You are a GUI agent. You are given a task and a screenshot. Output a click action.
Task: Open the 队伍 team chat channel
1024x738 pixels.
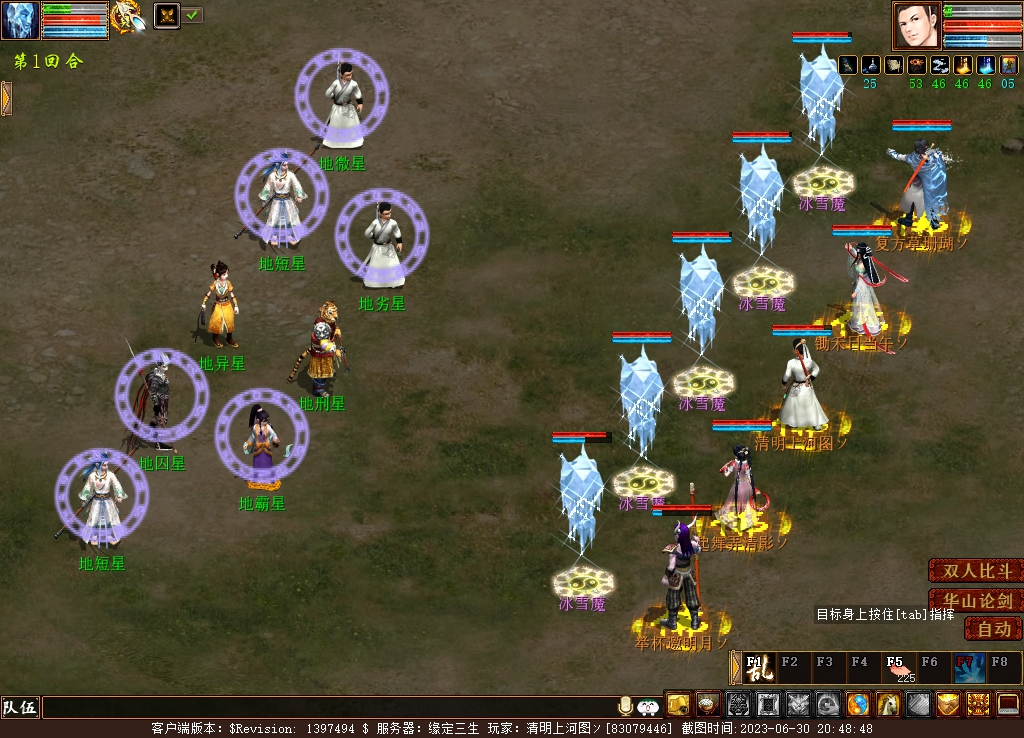(20, 708)
